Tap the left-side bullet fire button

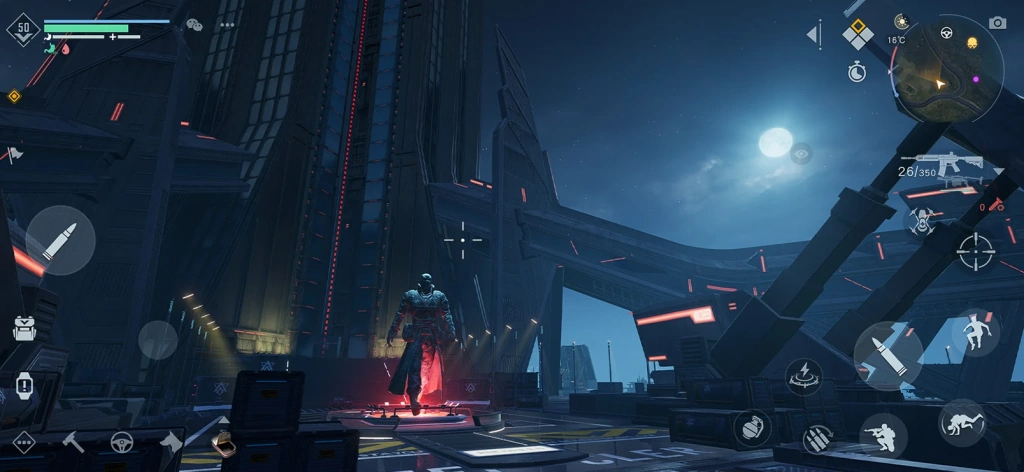pyautogui.click(x=60, y=240)
